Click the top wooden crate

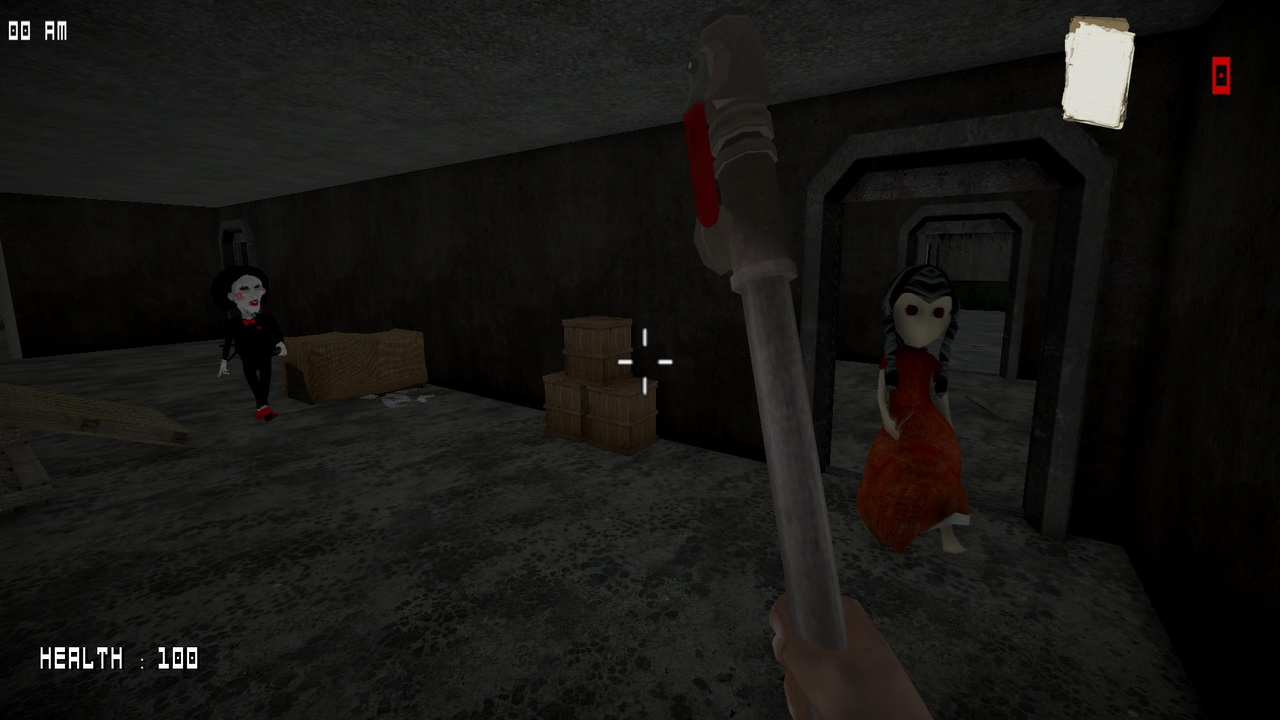point(597,340)
